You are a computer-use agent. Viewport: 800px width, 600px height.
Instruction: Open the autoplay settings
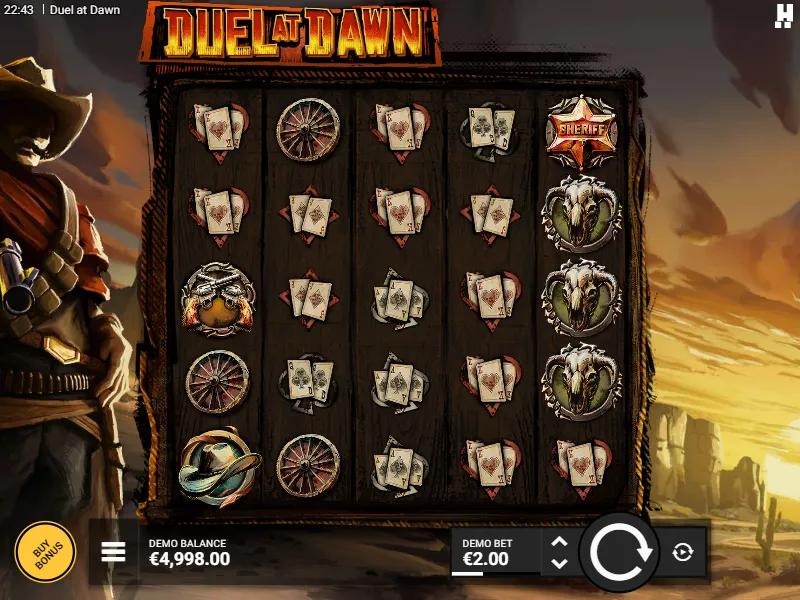click(683, 552)
